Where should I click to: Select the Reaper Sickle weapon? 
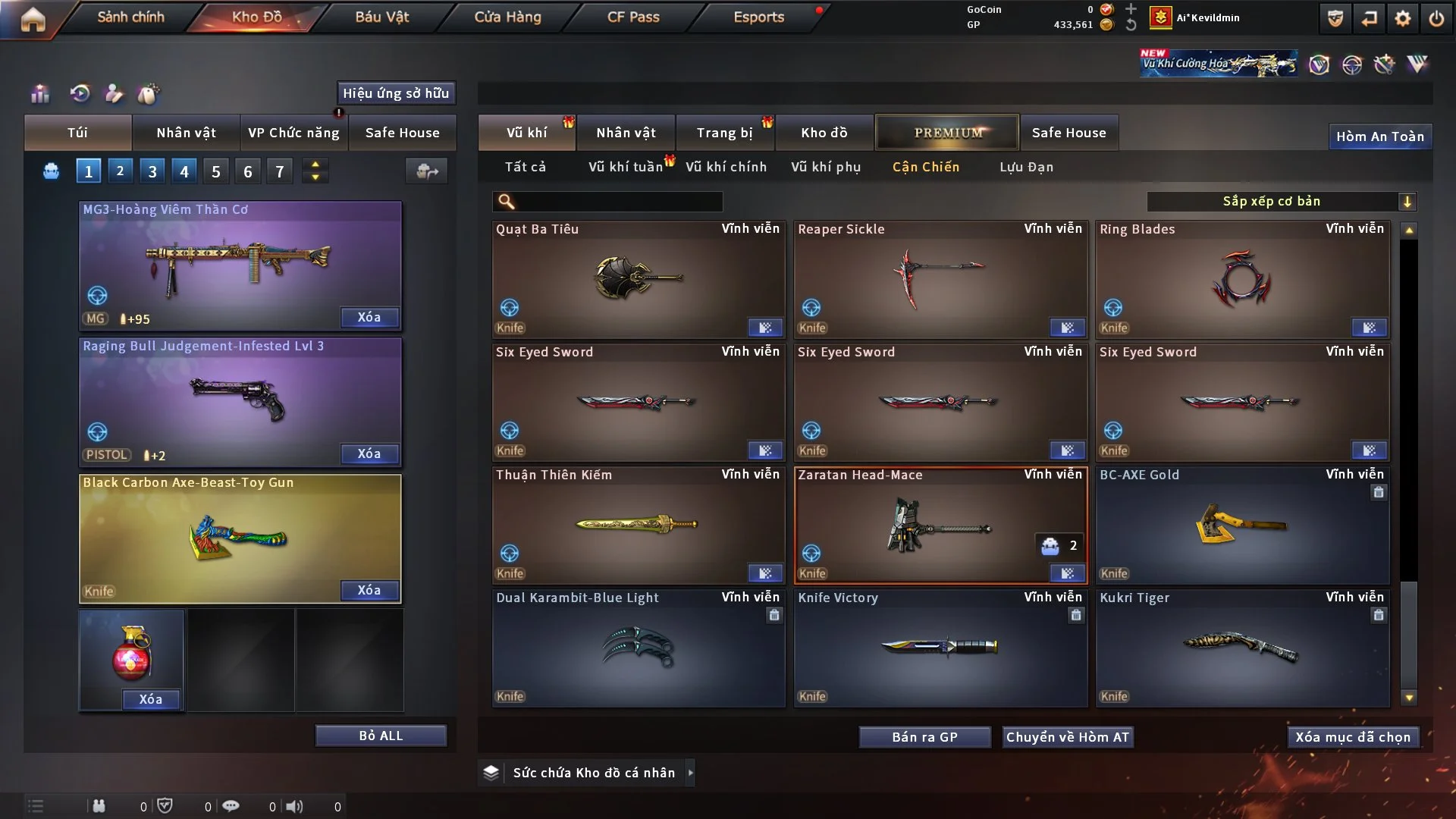coord(940,280)
